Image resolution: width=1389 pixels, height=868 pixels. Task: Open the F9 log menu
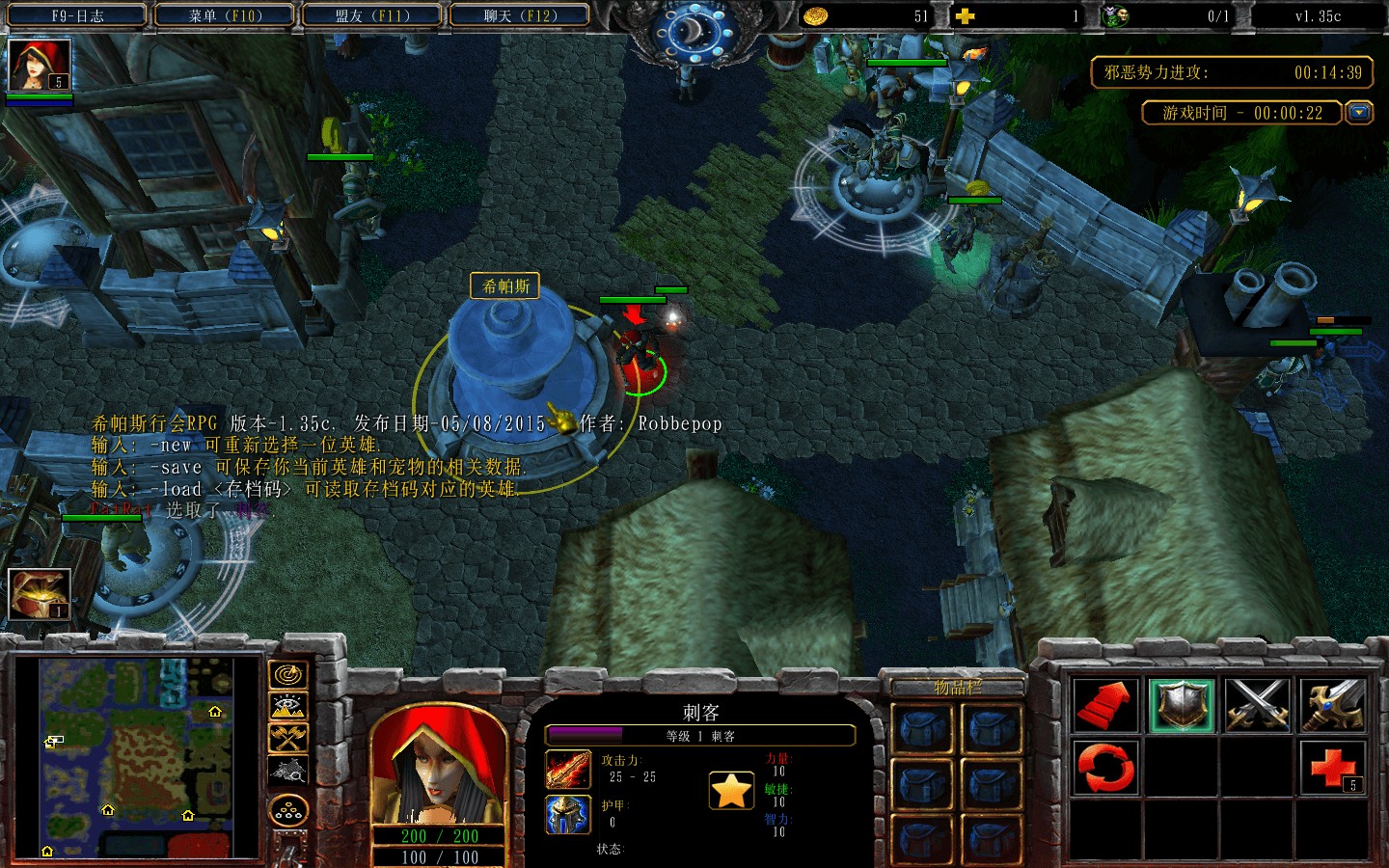tap(77, 15)
